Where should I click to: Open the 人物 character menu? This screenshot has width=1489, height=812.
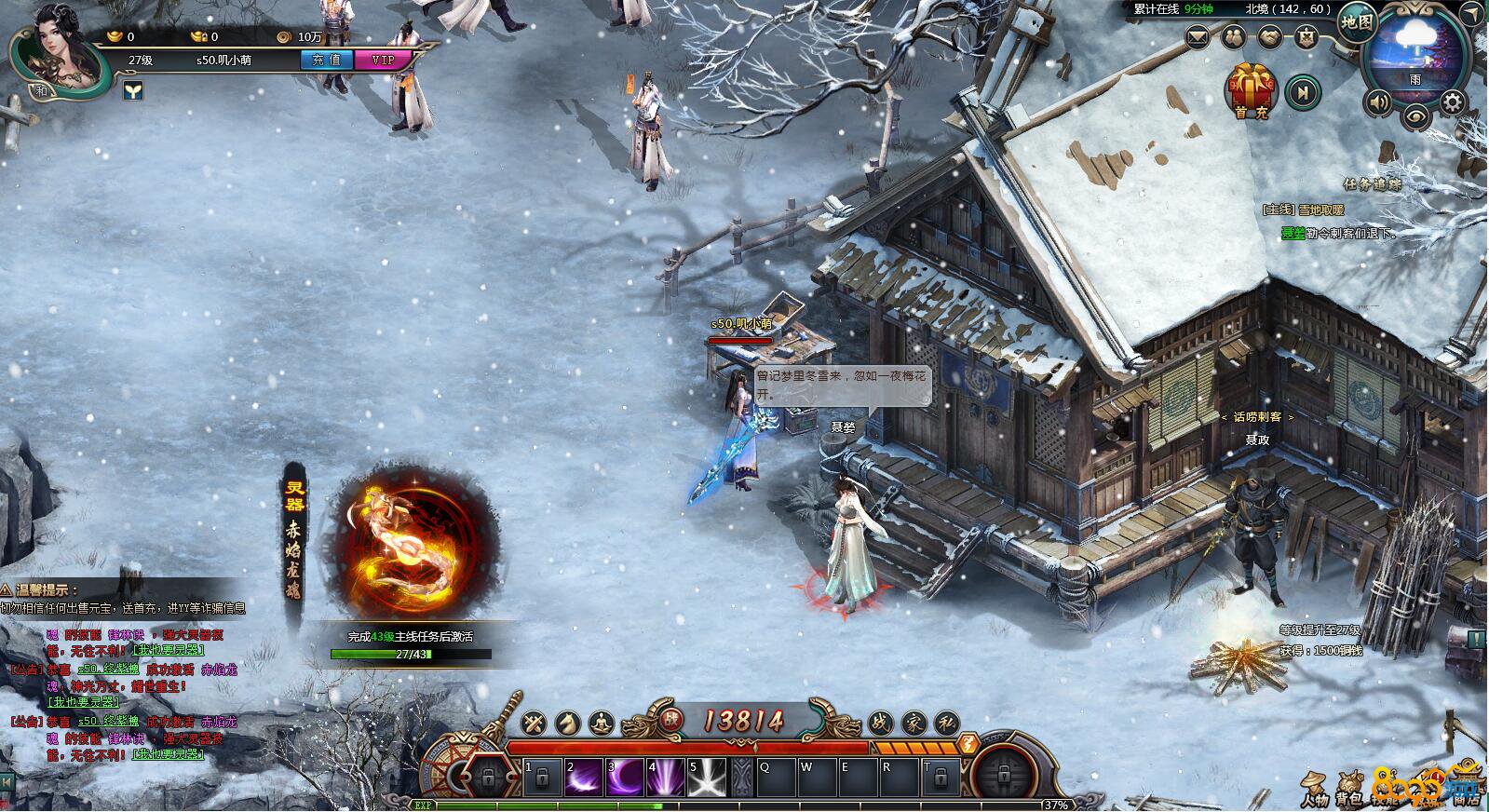tap(1315, 791)
